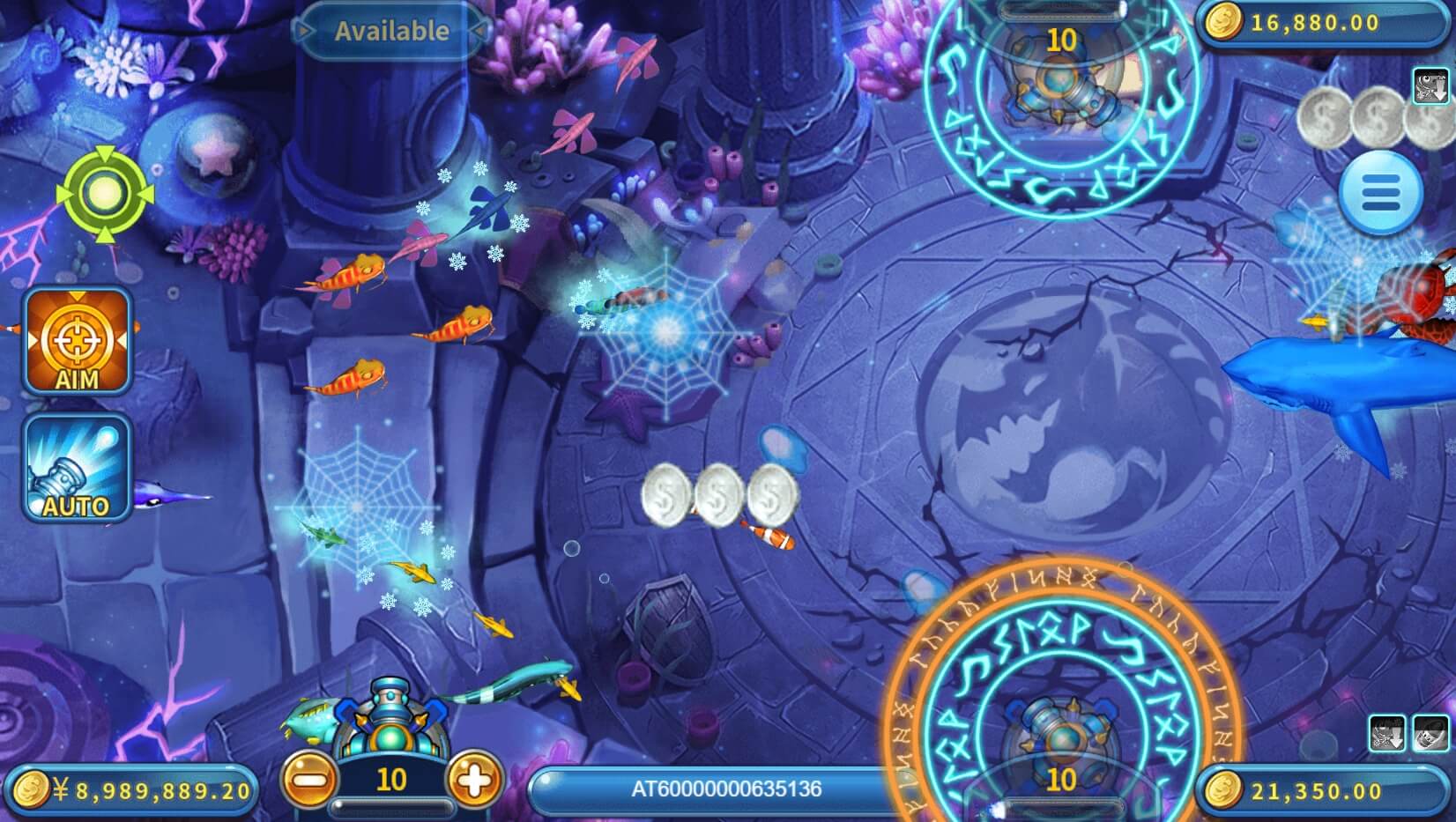Increase the bet with the plus button

tap(473, 781)
